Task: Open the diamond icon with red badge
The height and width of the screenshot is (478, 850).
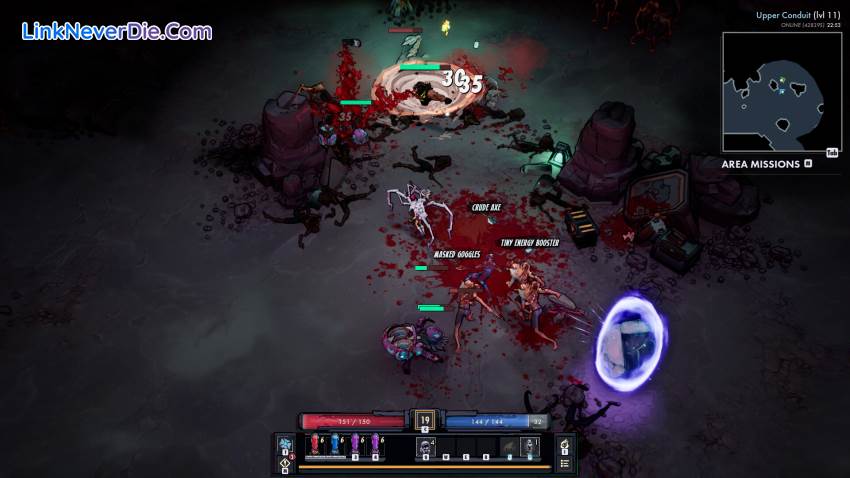Action: 285,462
